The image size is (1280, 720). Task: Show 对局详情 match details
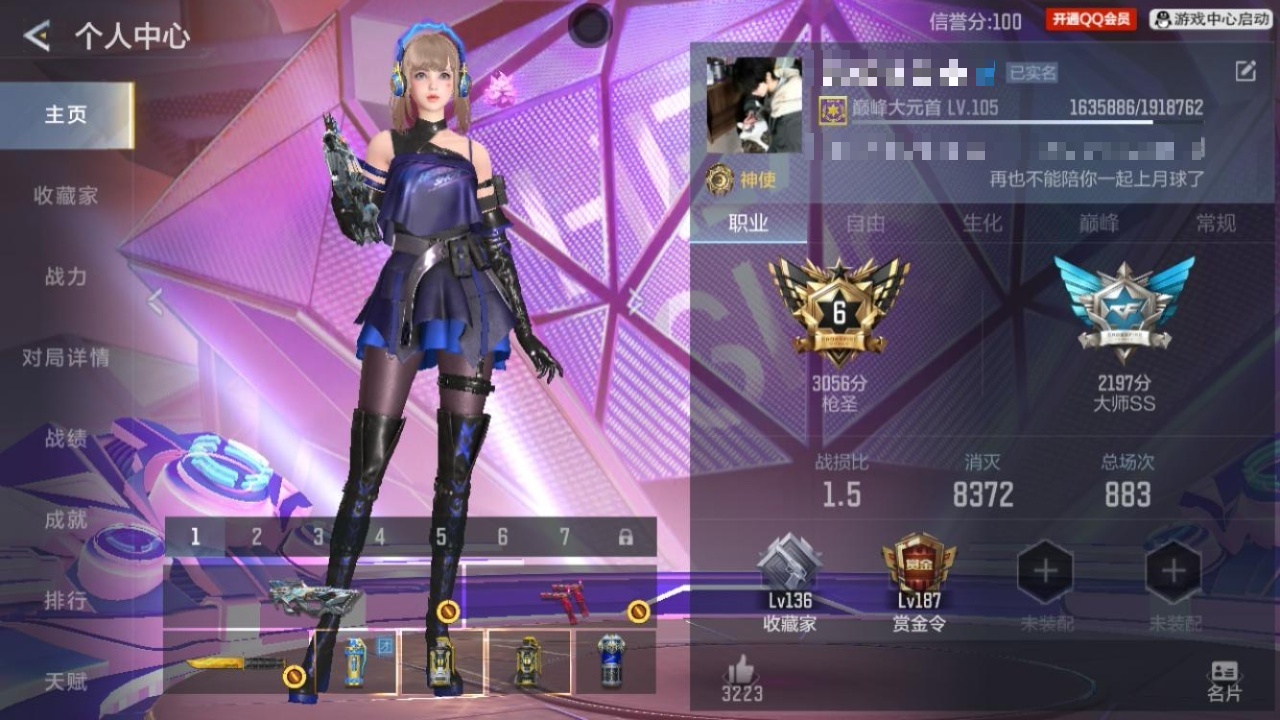[x=66, y=358]
